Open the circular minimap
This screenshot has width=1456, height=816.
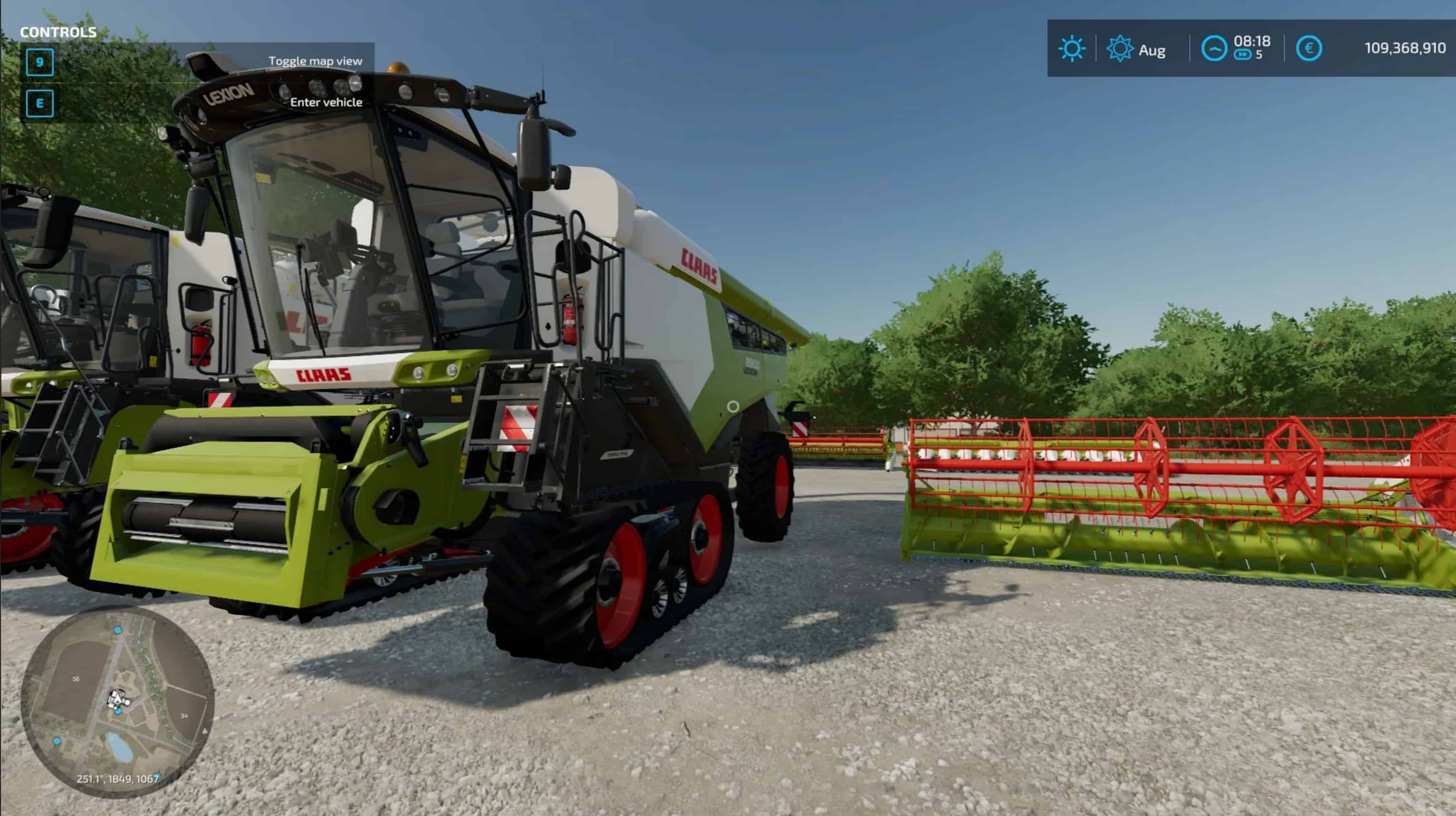(x=118, y=702)
